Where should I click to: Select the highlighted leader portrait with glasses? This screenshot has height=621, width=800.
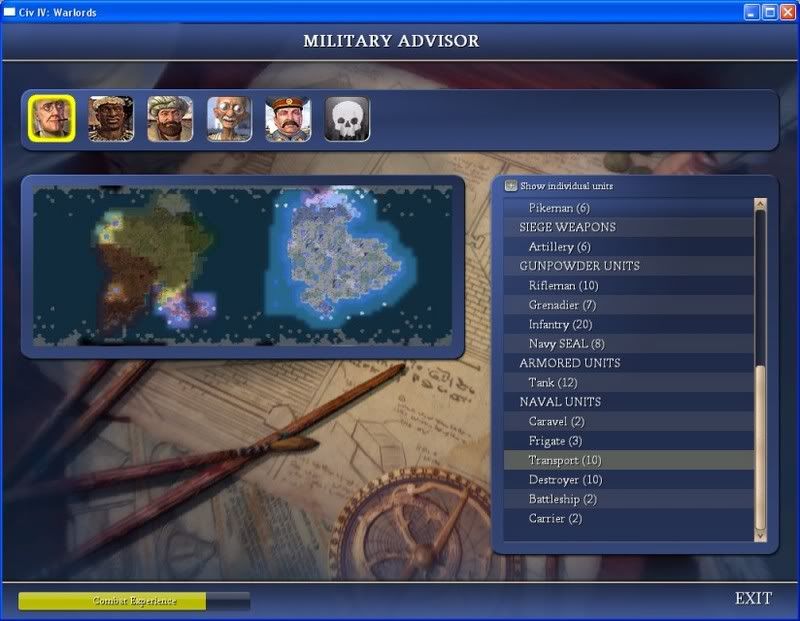coord(51,119)
